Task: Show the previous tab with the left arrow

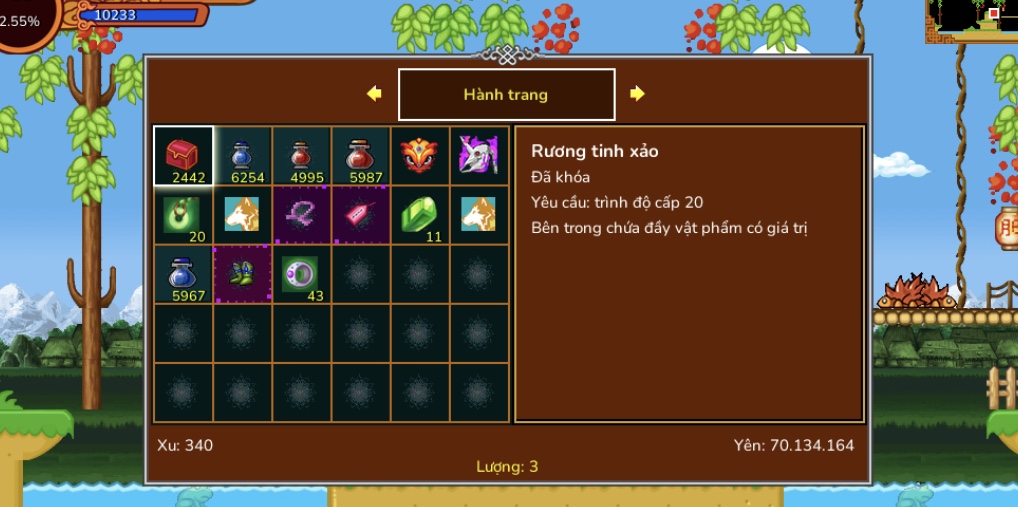Action: point(374,94)
